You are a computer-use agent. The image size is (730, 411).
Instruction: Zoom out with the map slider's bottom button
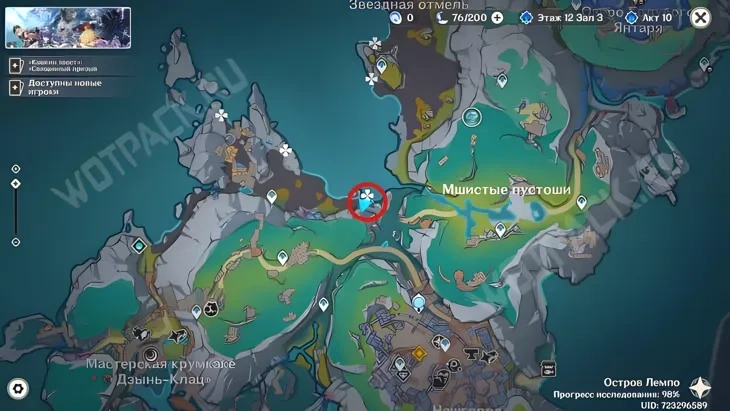point(16,242)
